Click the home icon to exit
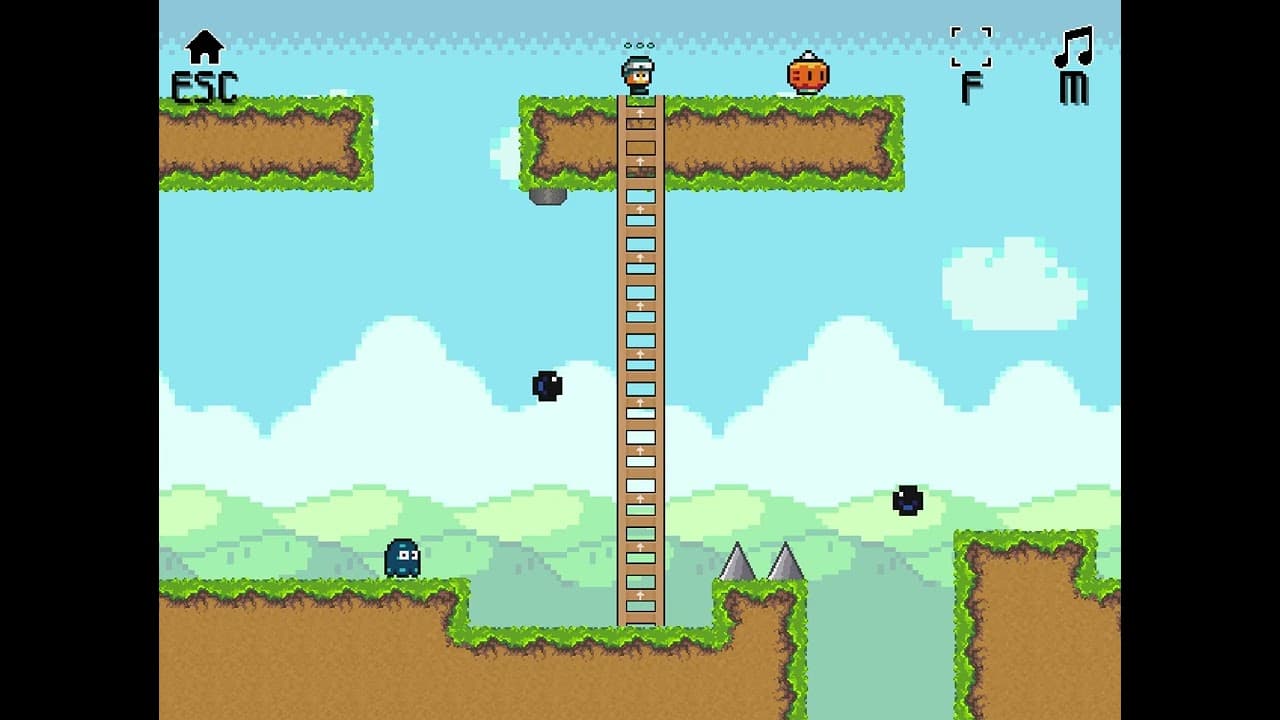This screenshot has height=720, width=1280. pos(205,47)
